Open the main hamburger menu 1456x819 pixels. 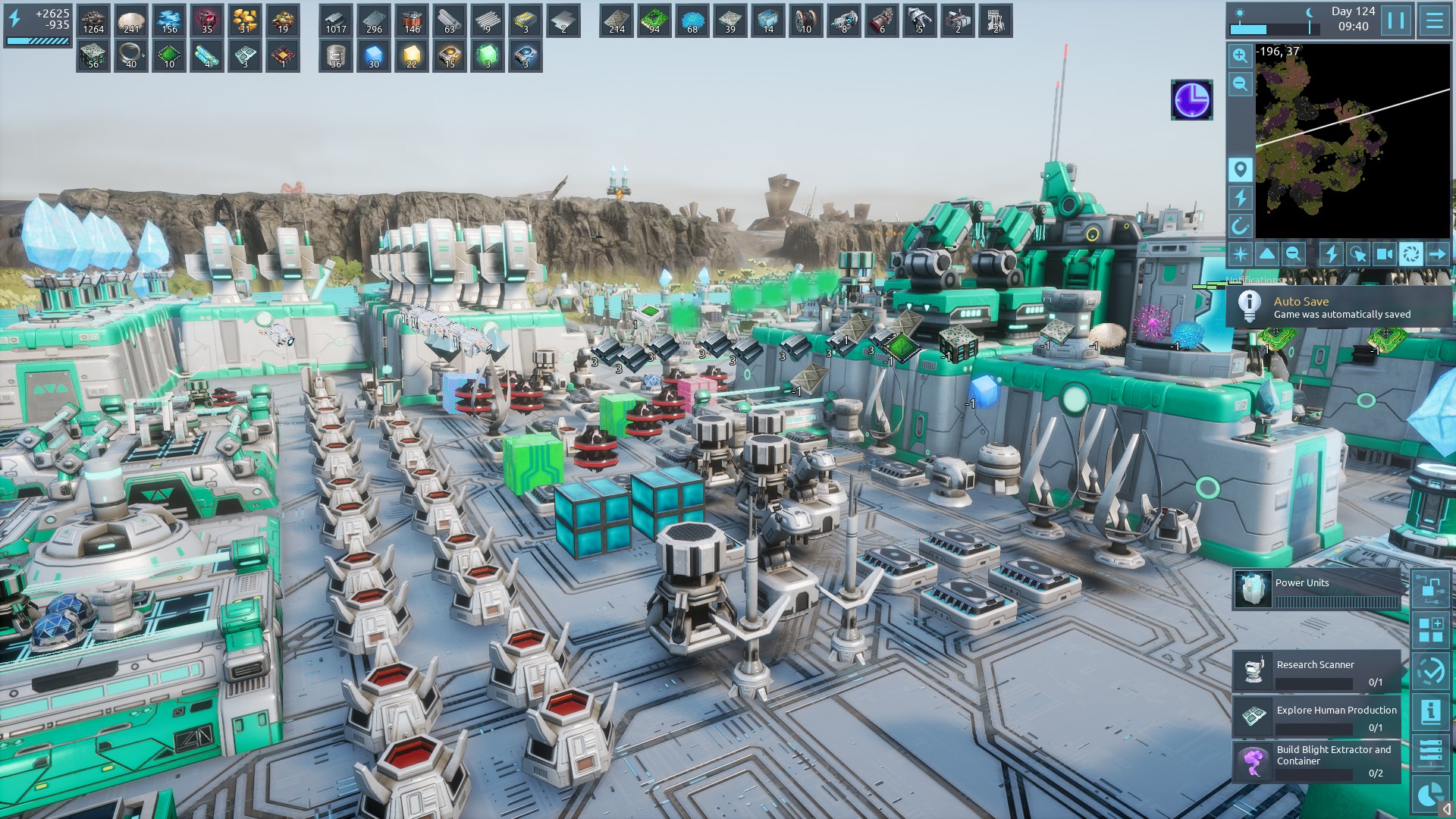click(1434, 20)
